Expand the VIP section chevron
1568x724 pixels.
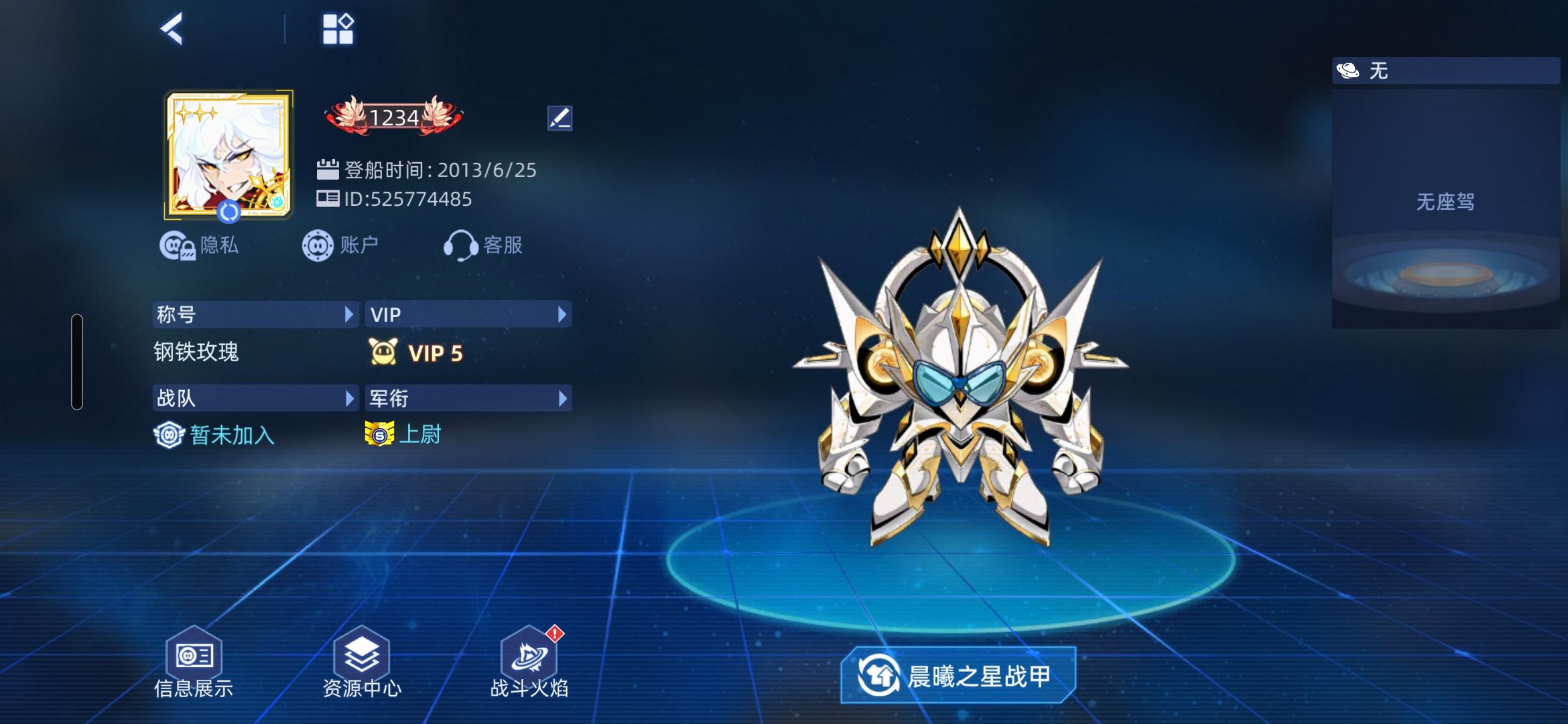click(x=562, y=313)
